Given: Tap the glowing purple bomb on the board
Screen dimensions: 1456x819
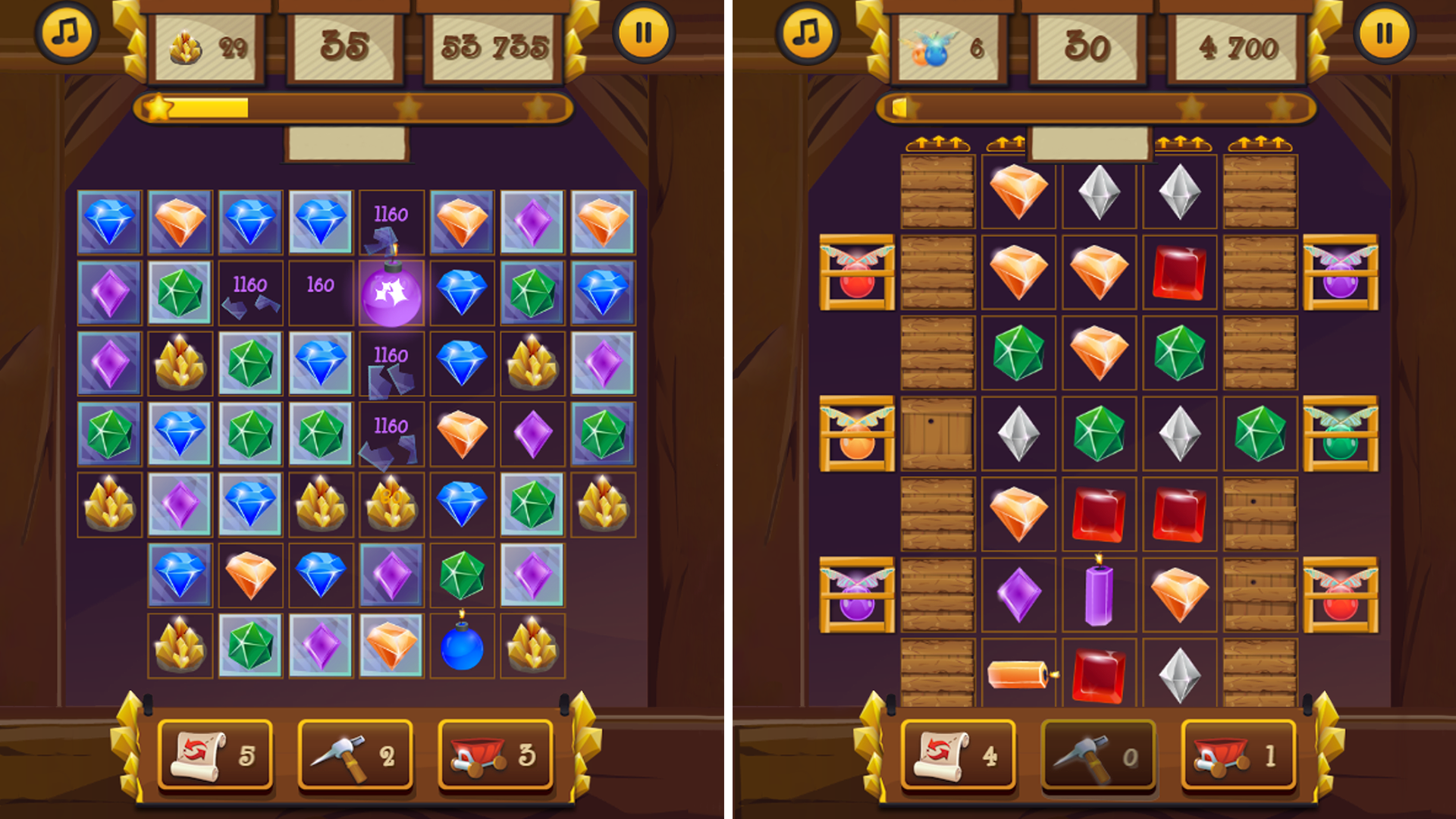Looking at the screenshot, I should tap(391, 296).
